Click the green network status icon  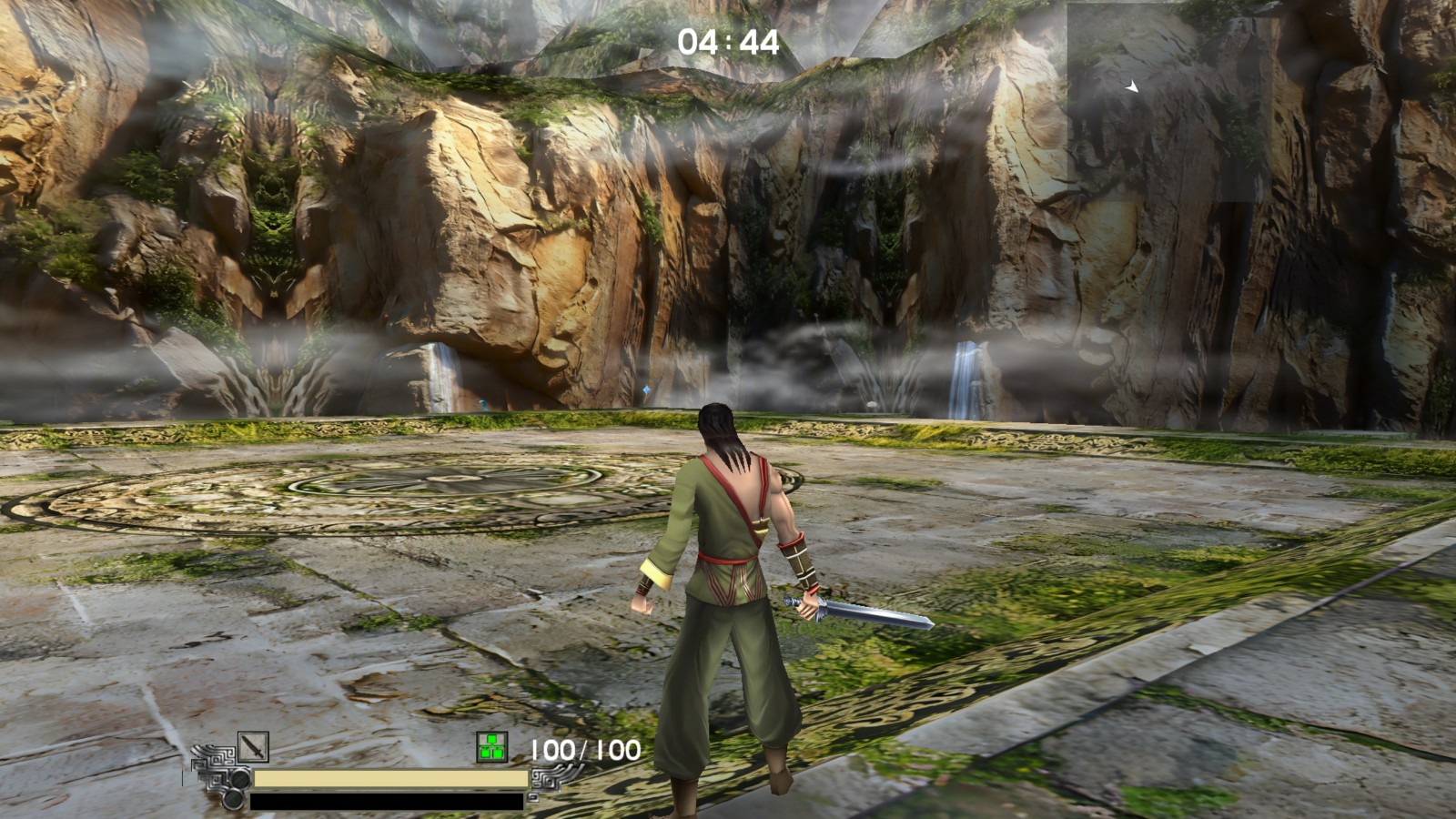click(x=491, y=748)
